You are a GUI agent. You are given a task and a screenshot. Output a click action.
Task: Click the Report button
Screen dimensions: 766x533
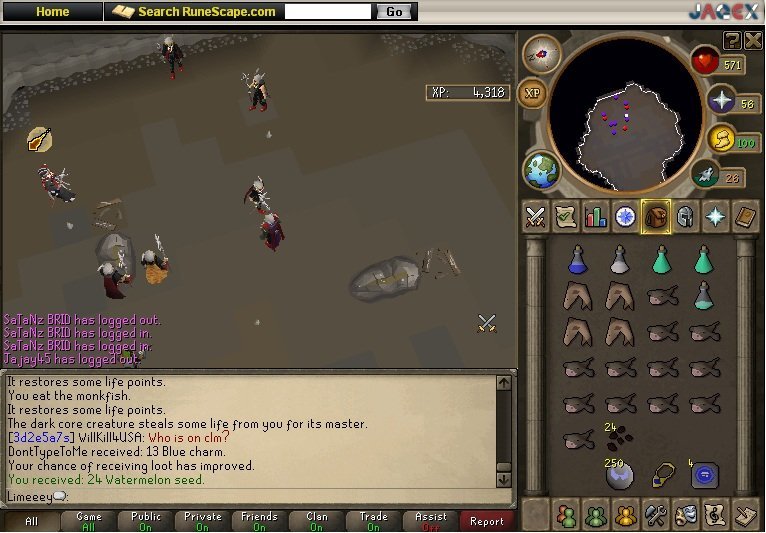click(x=487, y=521)
